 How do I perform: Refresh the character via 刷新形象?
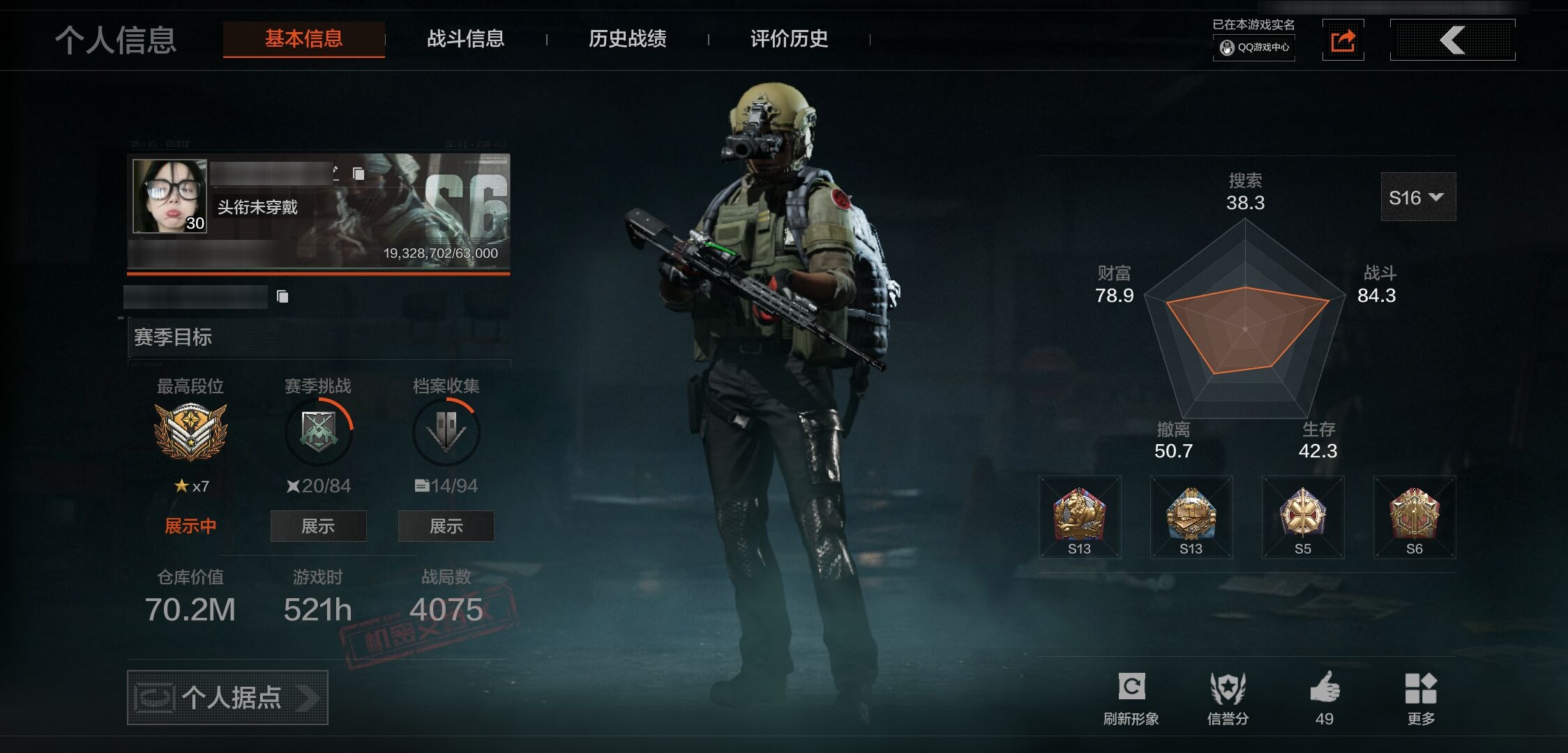point(1131,697)
